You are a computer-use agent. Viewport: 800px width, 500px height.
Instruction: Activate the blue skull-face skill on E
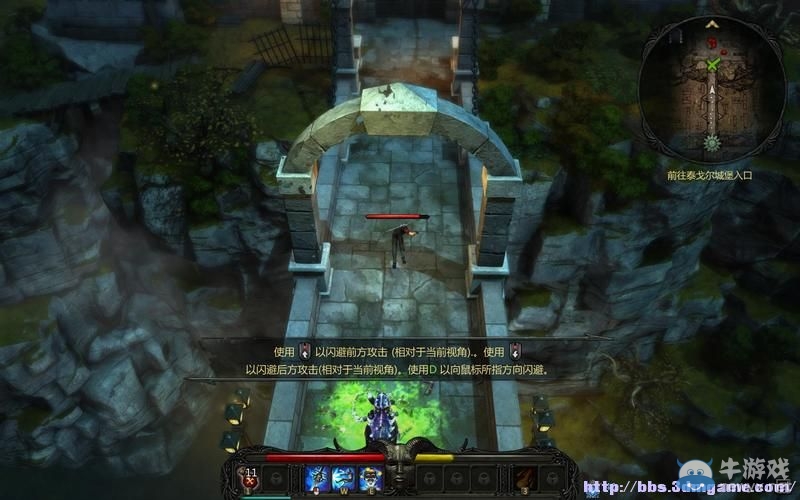coord(369,477)
